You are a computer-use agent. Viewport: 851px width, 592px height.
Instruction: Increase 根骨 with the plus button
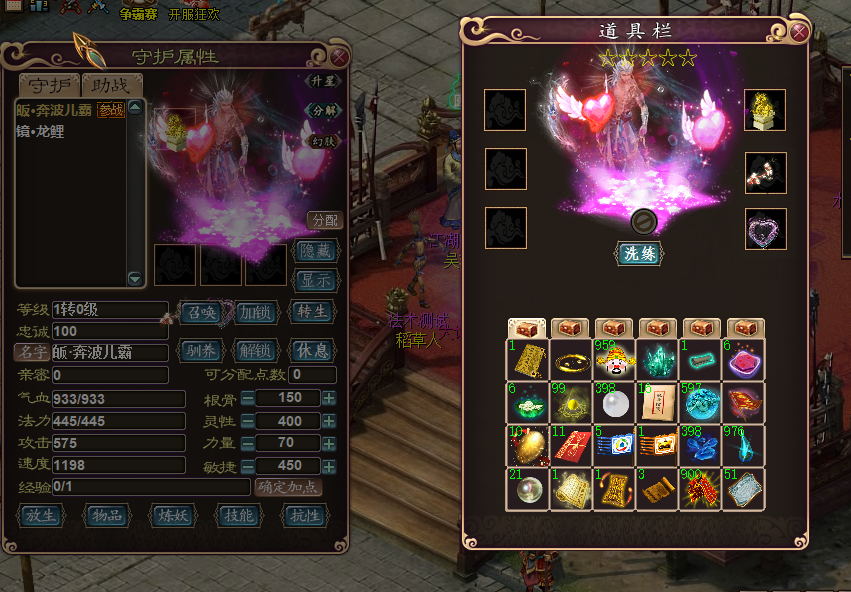(x=329, y=398)
